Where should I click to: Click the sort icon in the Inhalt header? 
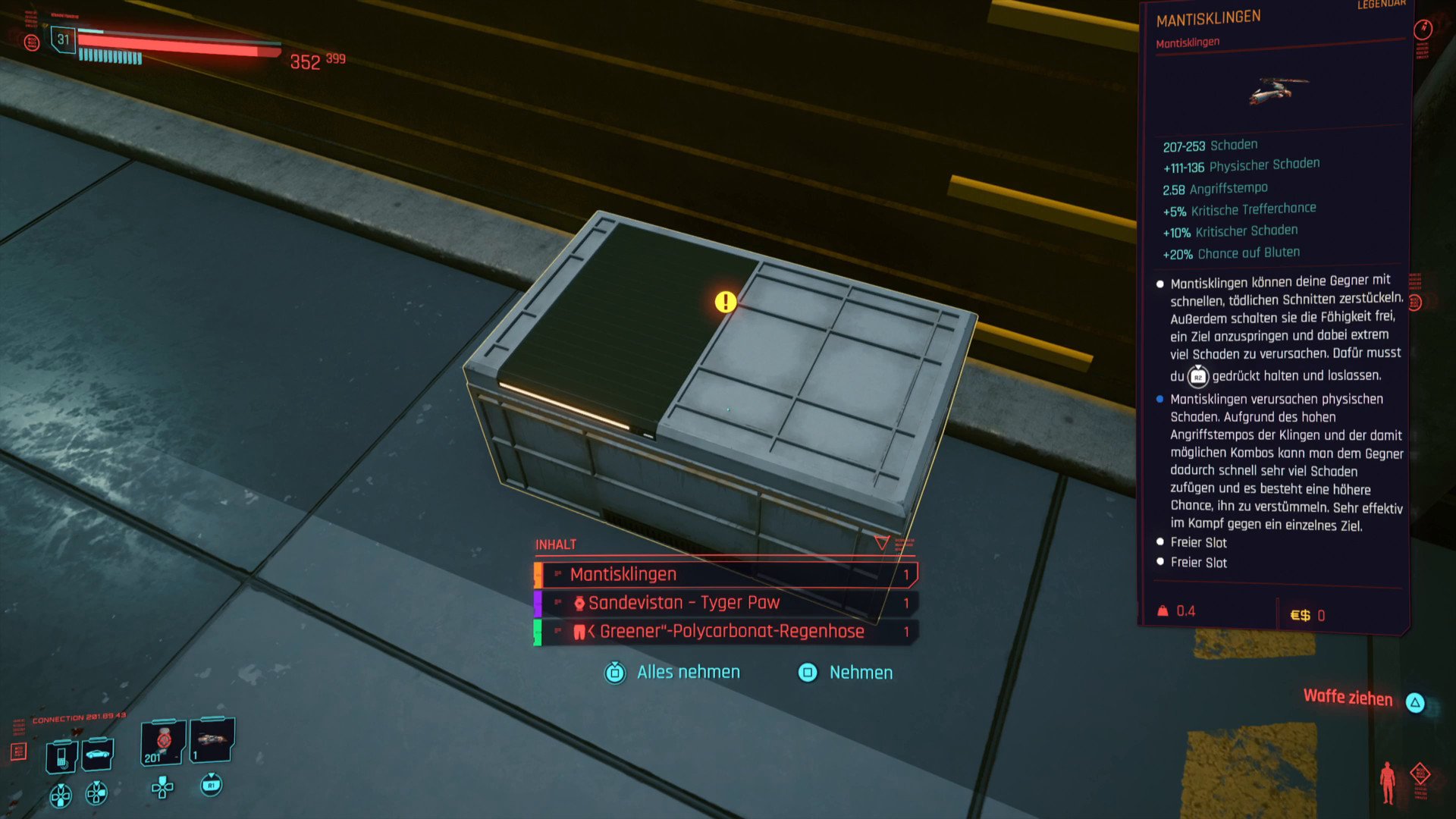point(903,544)
